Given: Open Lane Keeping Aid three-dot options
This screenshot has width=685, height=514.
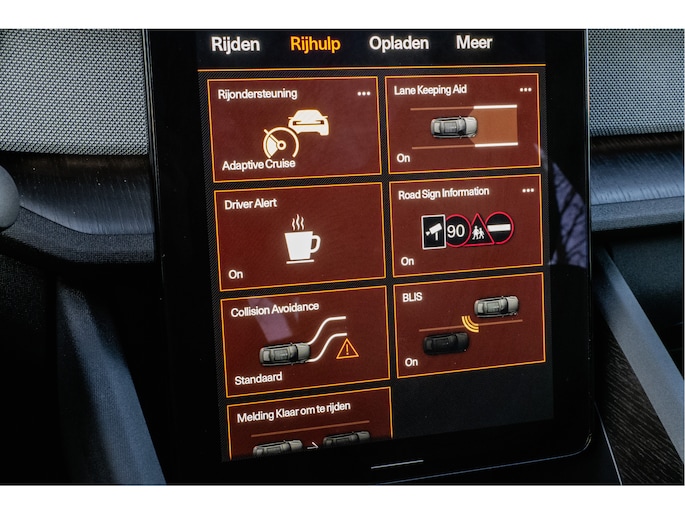Looking at the screenshot, I should tap(526, 89).
